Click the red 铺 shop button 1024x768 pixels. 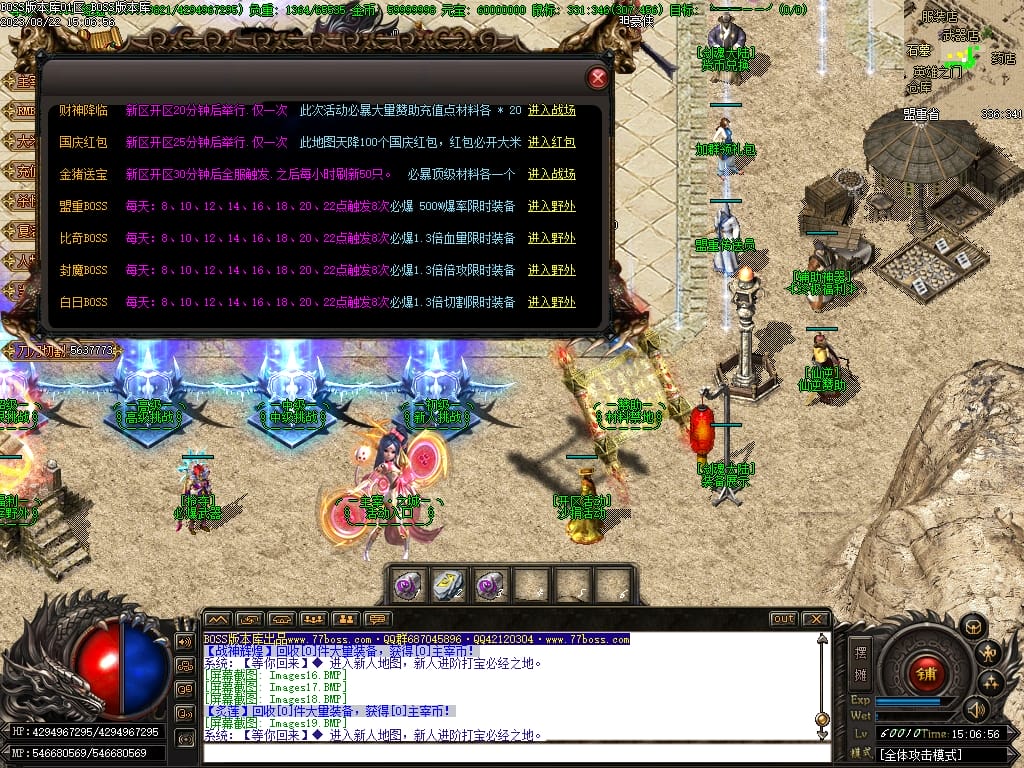pyautogui.click(x=926, y=671)
